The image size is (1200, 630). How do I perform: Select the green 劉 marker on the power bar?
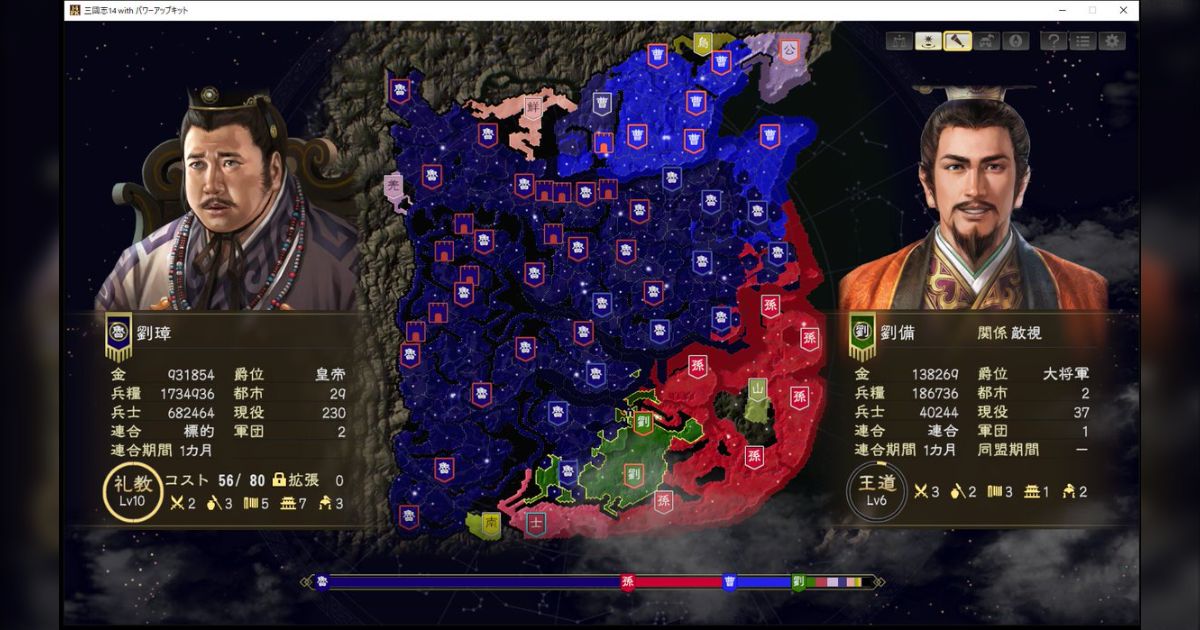pyautogui.click(x=798, y=582)
